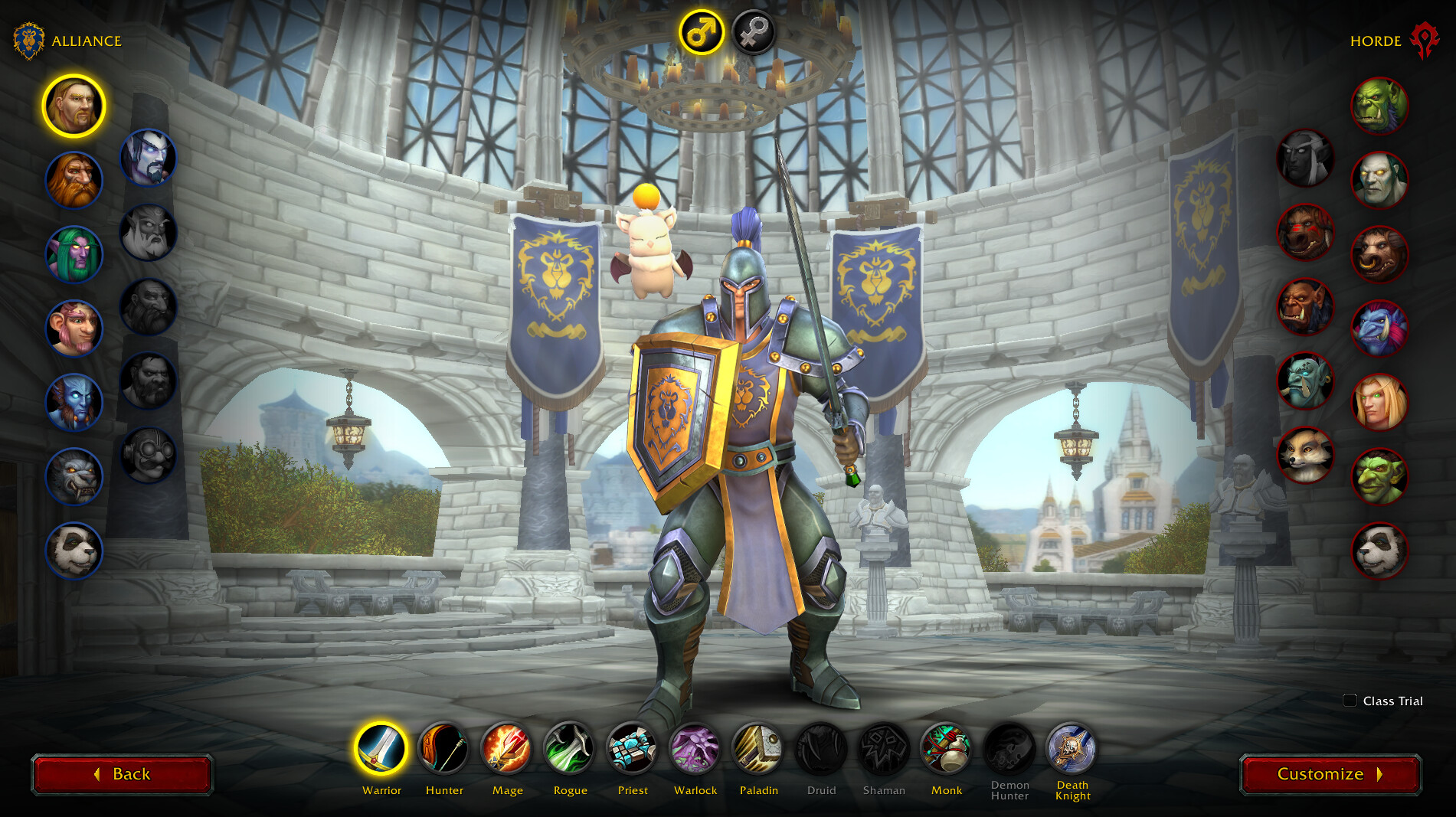1456x817 pixels.
Task: Proceed with the Customize button
Action: point(1330,774)
